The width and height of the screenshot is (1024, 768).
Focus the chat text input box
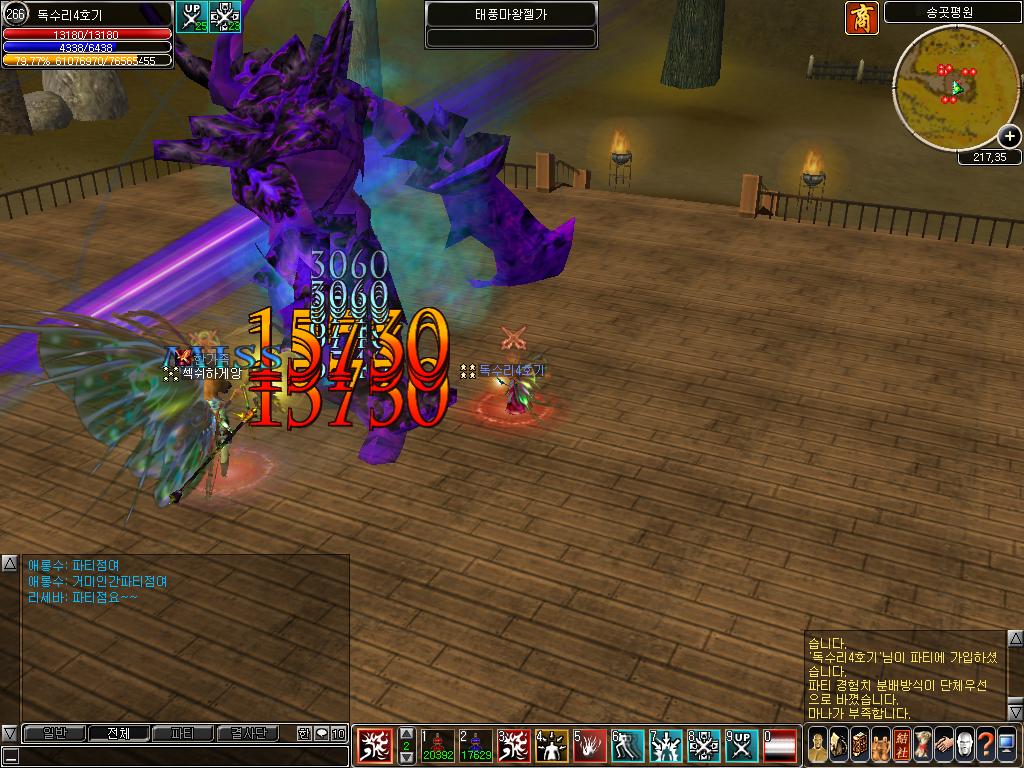pos(180,756)
